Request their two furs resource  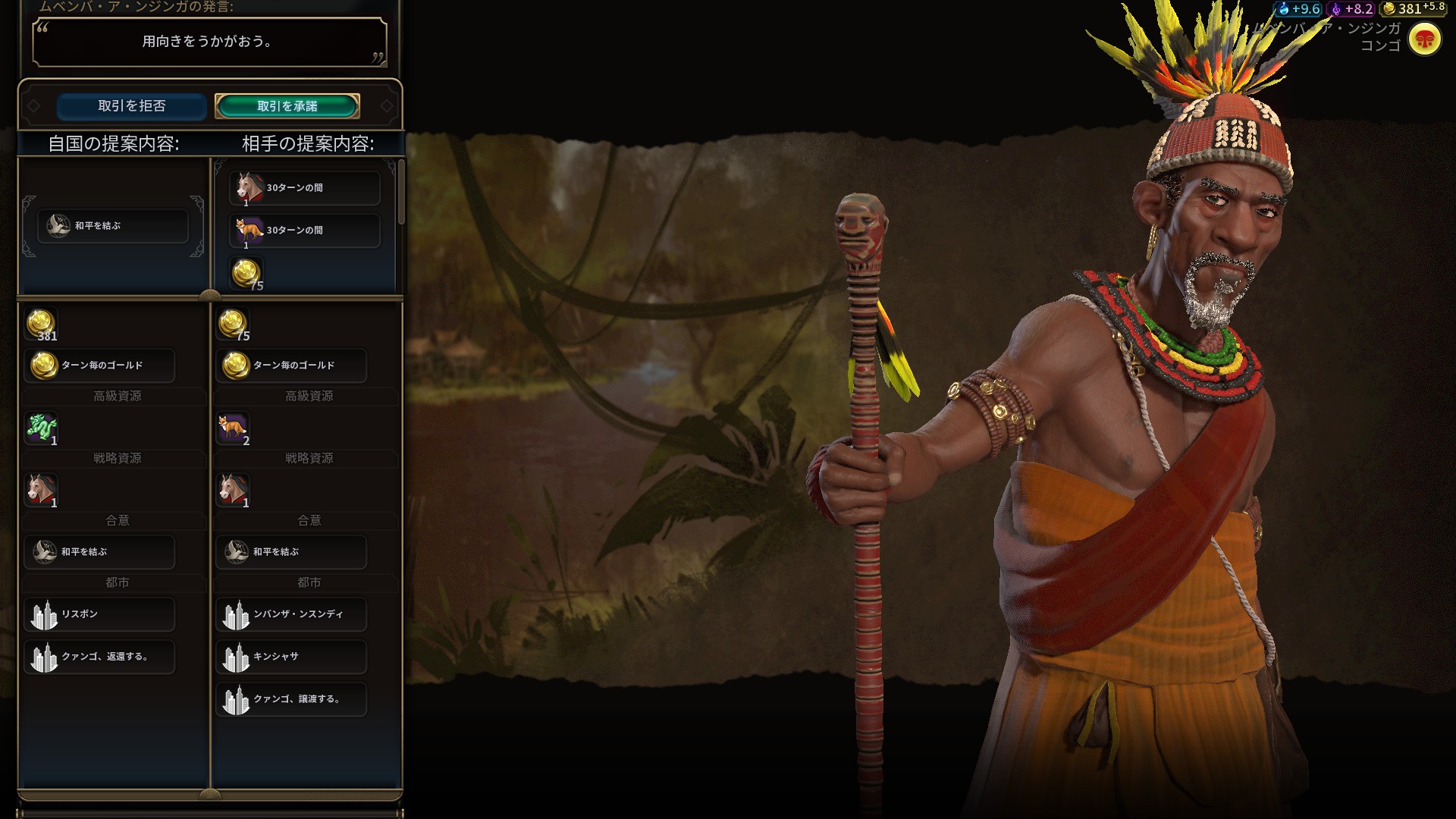tap(233, 428)
